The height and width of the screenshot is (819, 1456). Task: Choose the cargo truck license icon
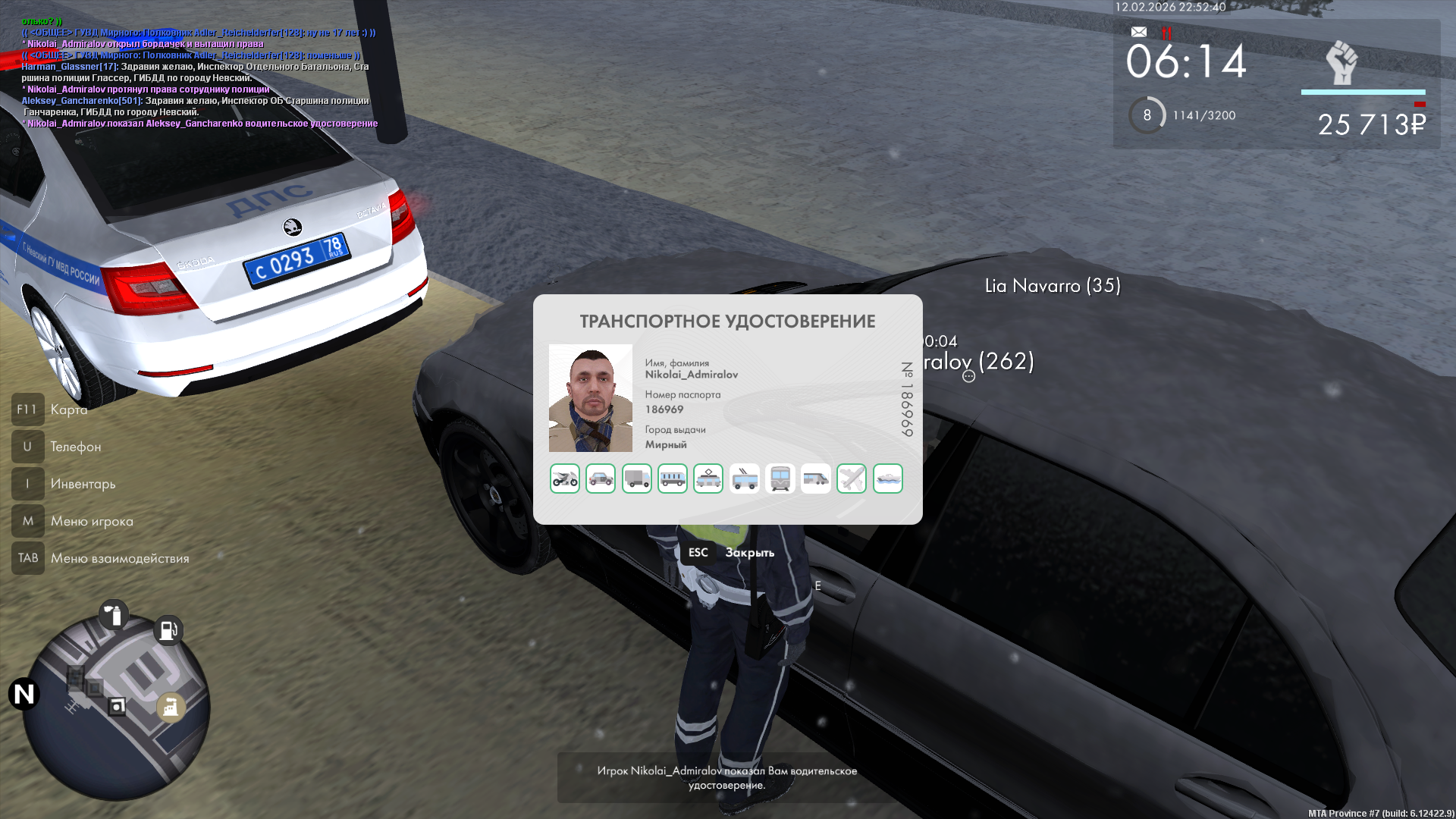coord(637,479)
